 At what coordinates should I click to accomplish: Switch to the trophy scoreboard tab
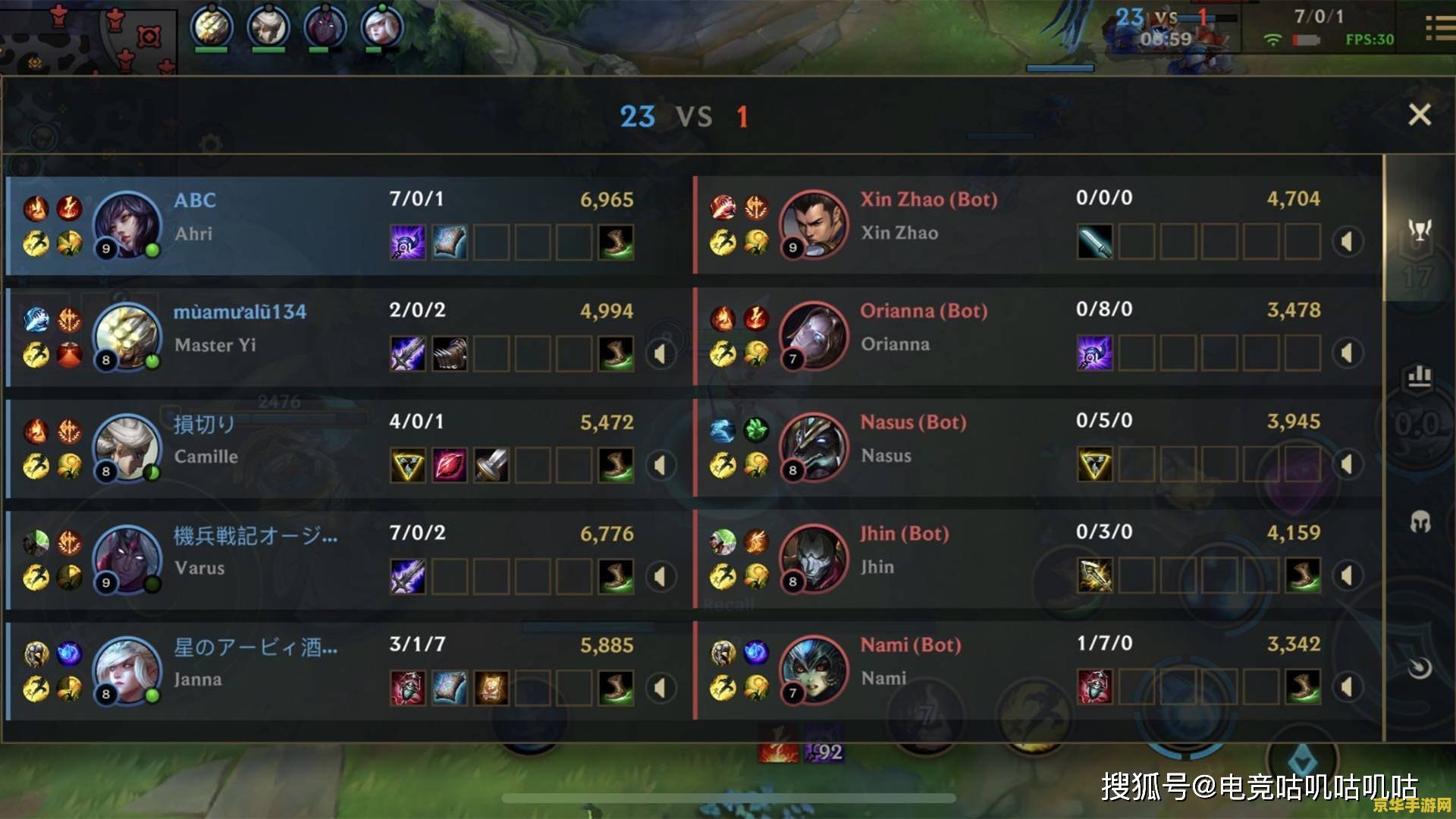(x=1419, y=230)
